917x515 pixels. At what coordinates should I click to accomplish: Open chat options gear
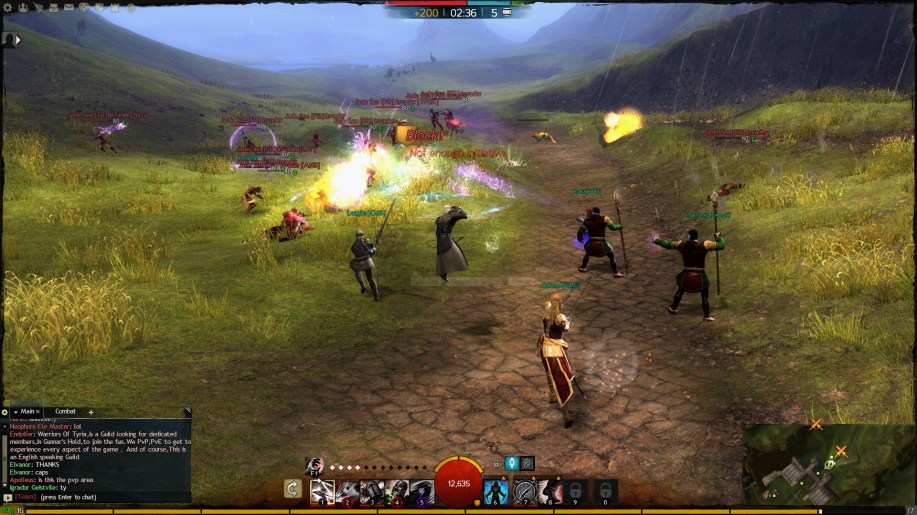pos(5,411)
